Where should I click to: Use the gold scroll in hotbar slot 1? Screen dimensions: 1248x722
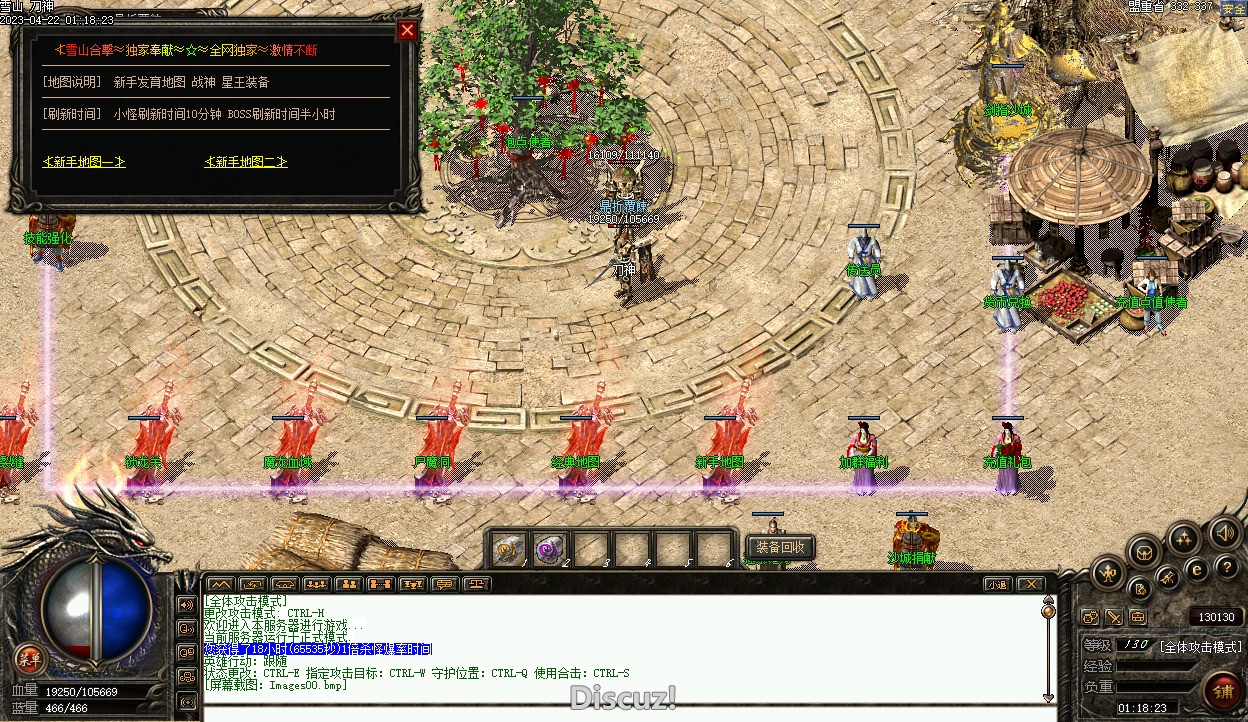509,549
